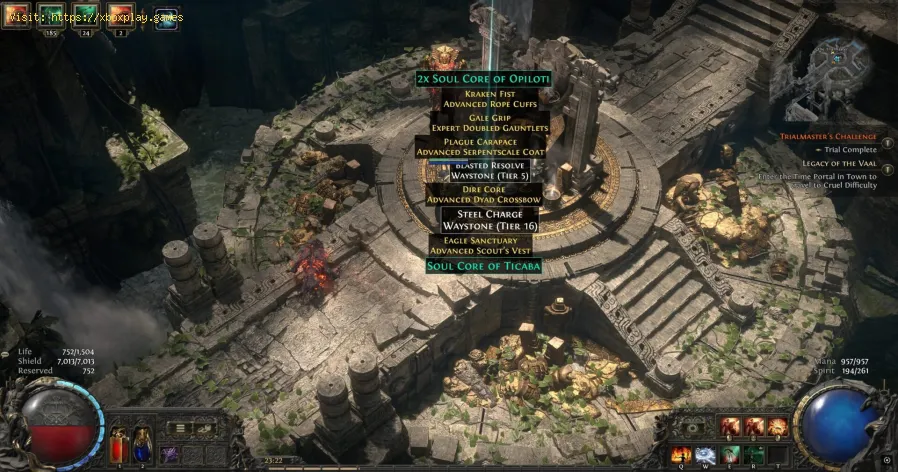Activate the fiery skill bound to Q
898x472 pixels.
click(683, 454)
